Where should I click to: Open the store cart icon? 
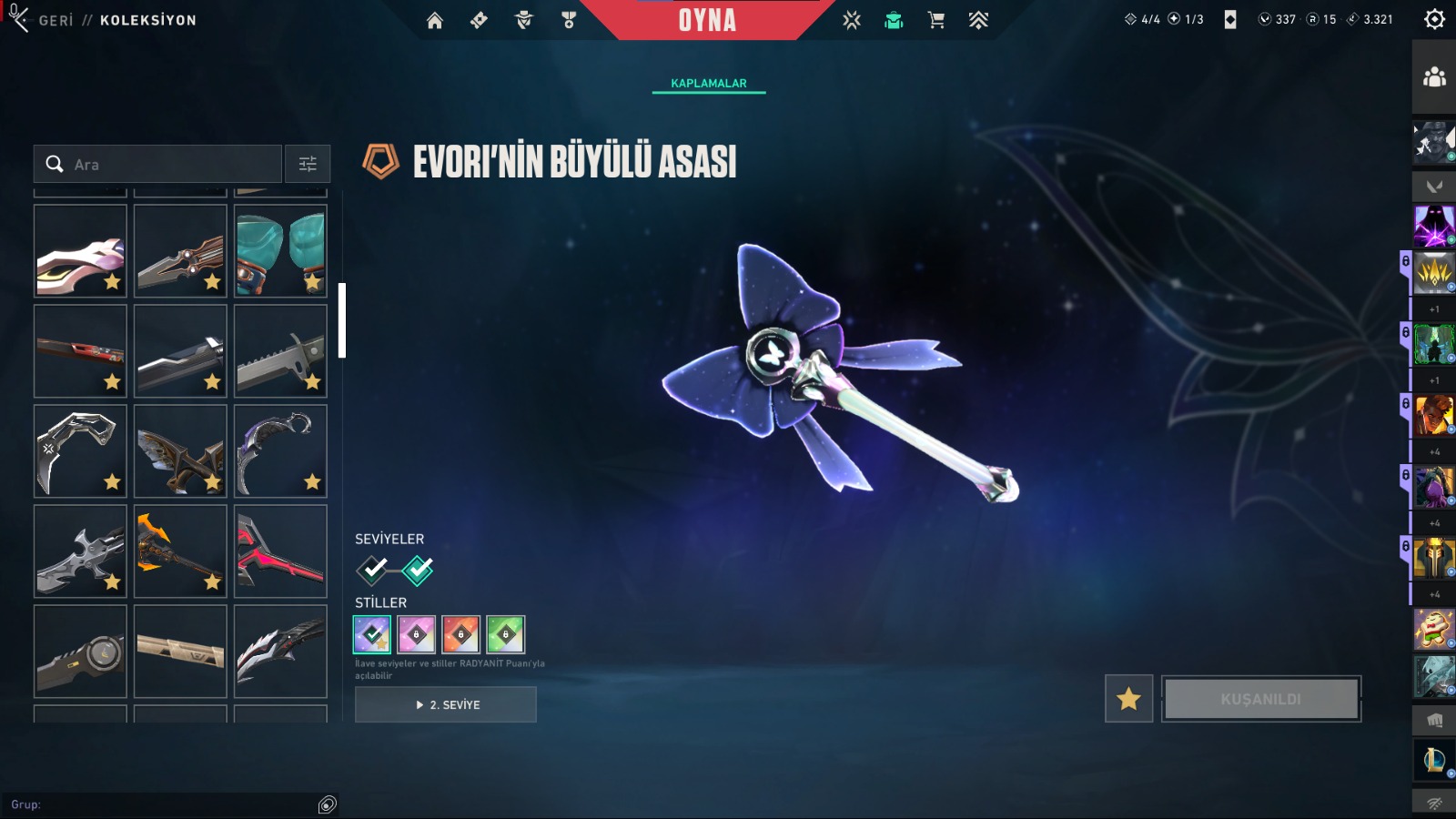(x=935, y=20)
